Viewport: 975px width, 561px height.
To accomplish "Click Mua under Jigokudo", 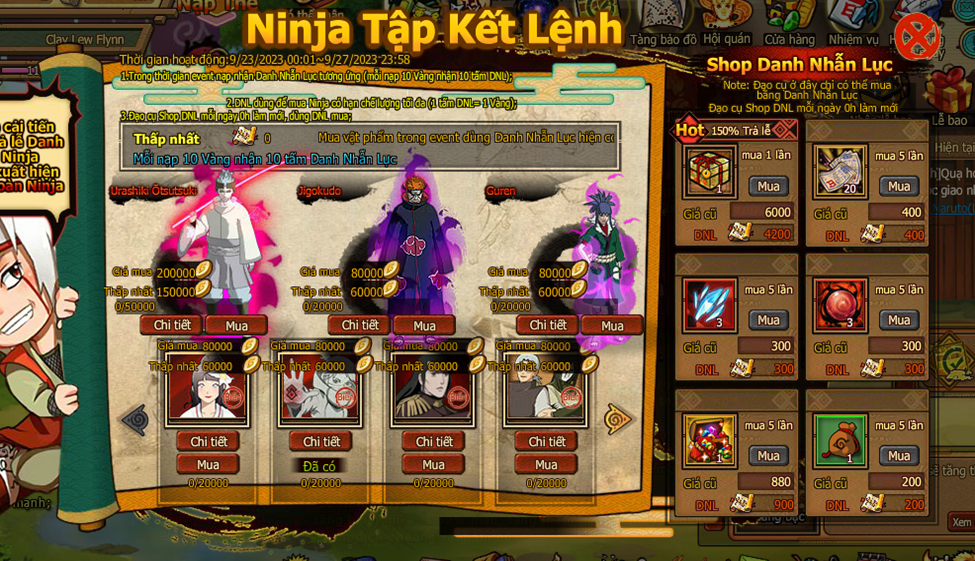I will pyautogui.click(x=424, y=325).
